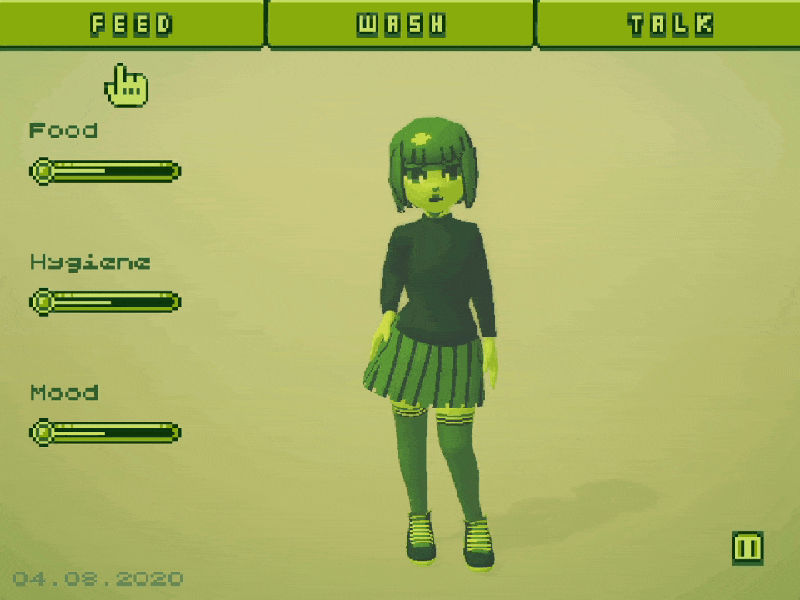The height and width of the screenshot is (600, 800).
Task: Select the WASH action
Action: point(401,24)
